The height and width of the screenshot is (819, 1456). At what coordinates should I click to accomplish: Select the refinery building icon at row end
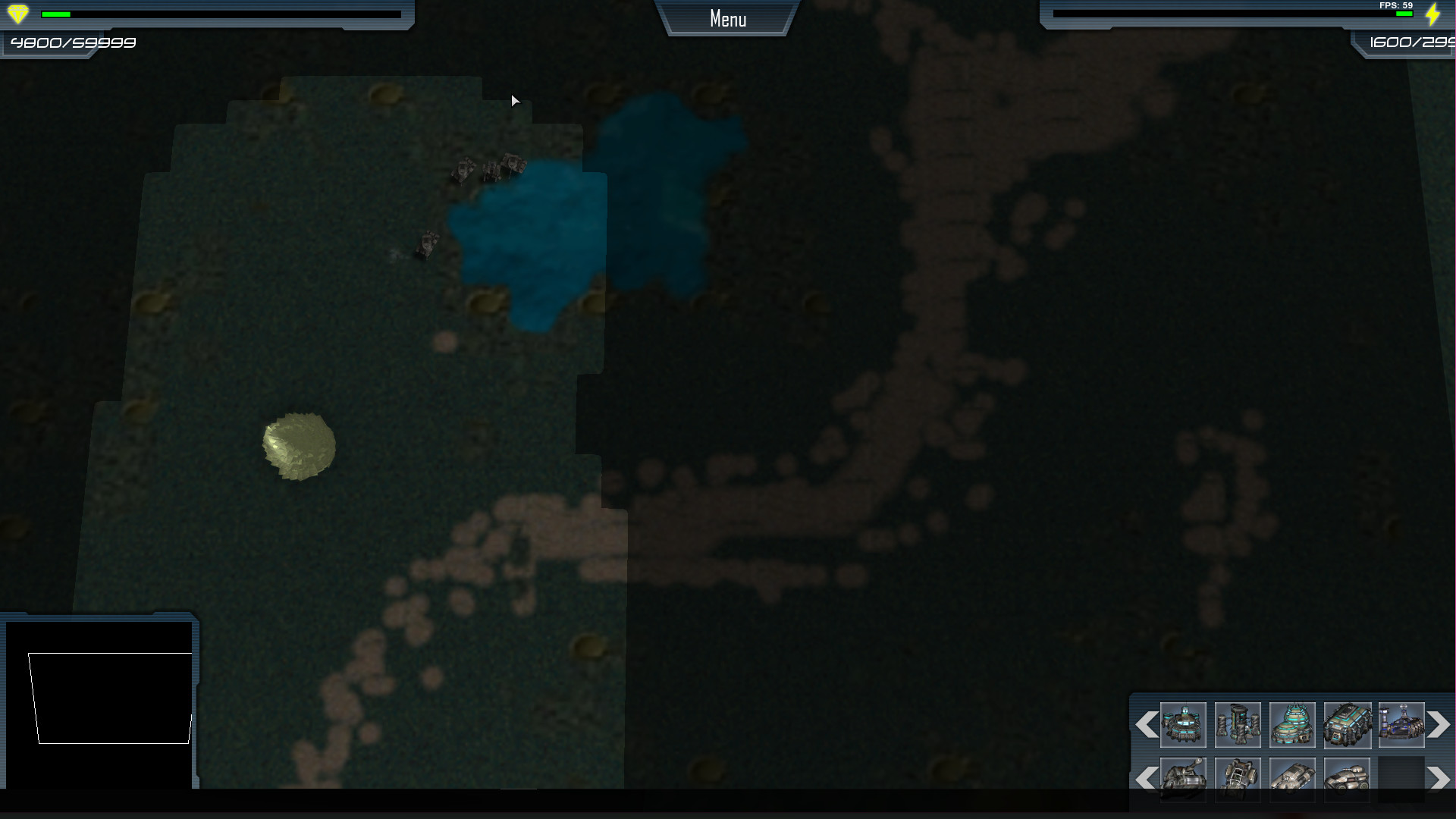pyautogui.click(x=1401, y=725)
